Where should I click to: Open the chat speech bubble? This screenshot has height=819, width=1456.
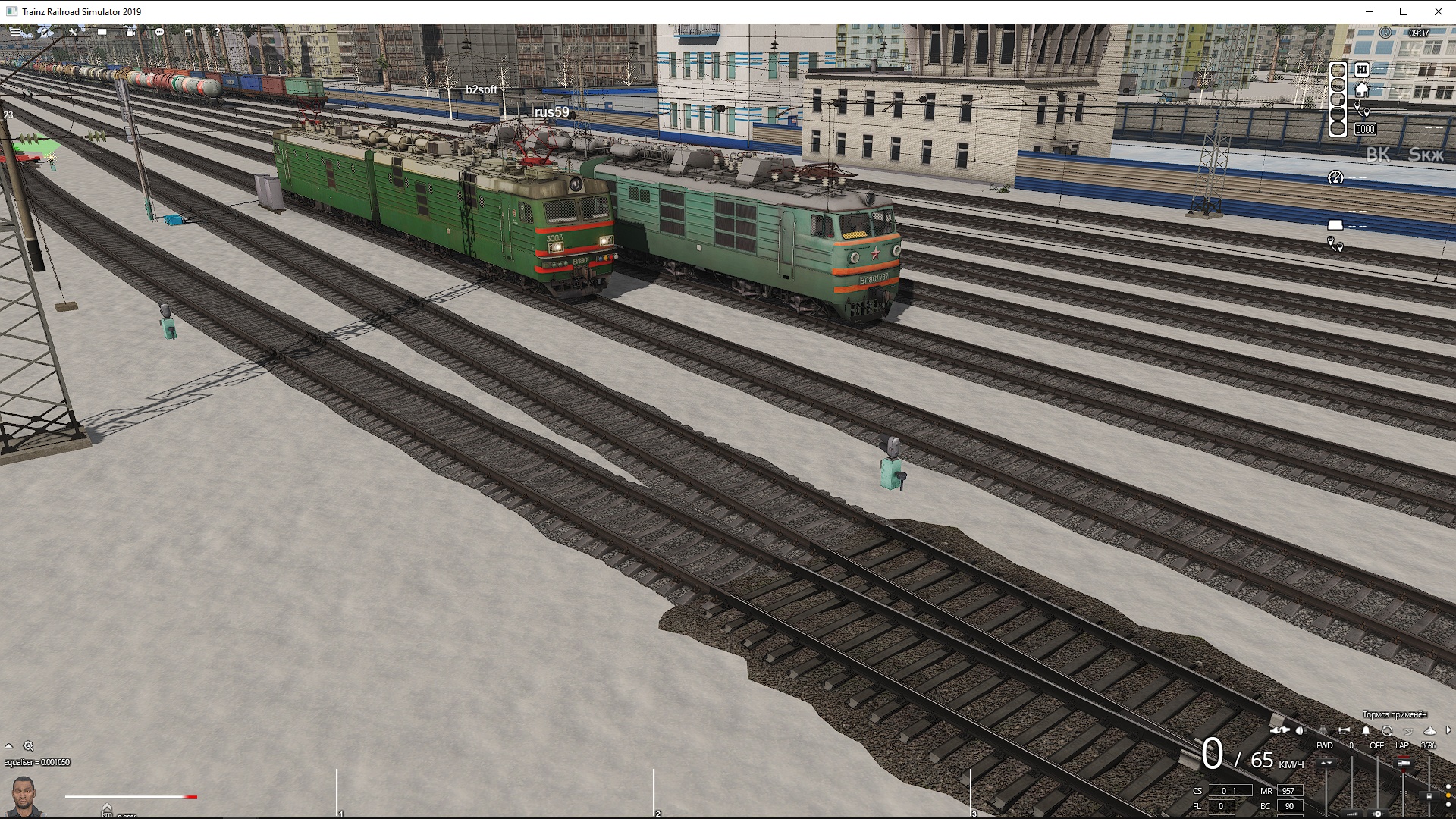[159, 33]
